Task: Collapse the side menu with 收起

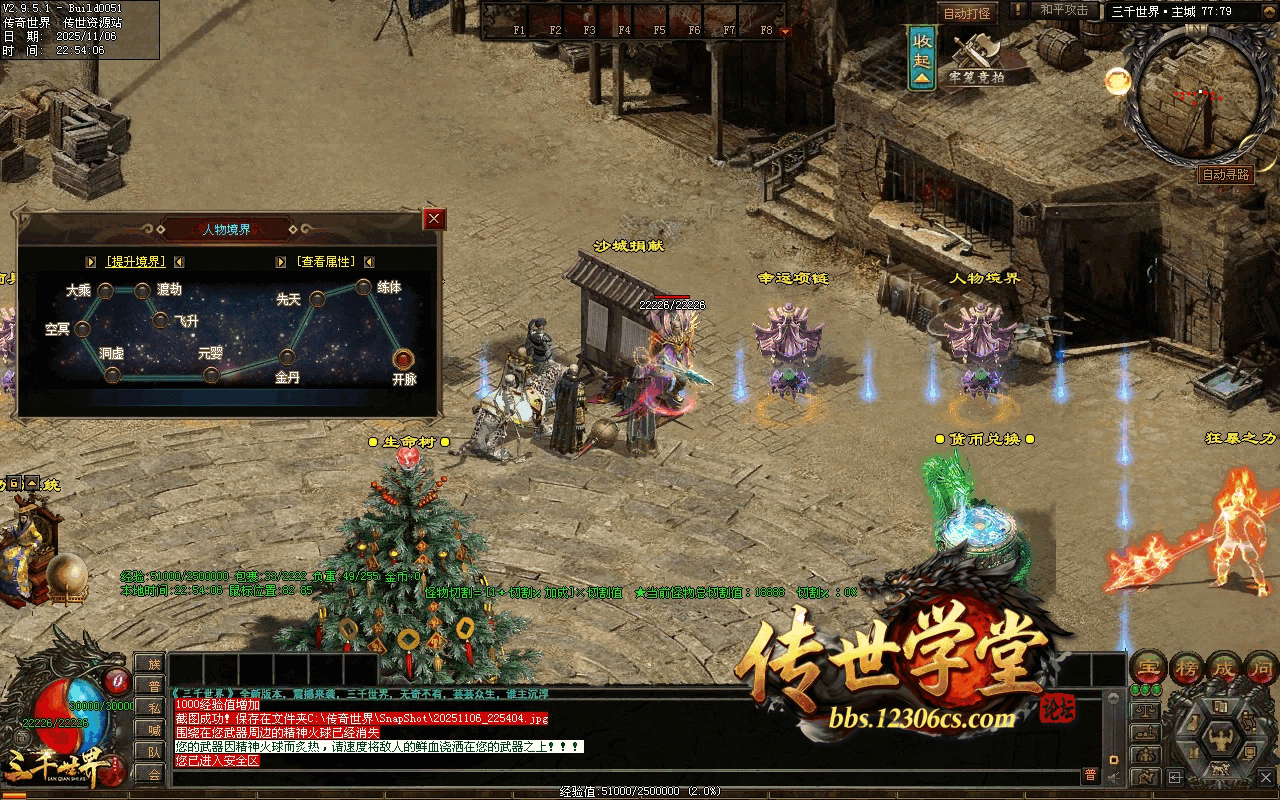Action: [x=922, y=58]
